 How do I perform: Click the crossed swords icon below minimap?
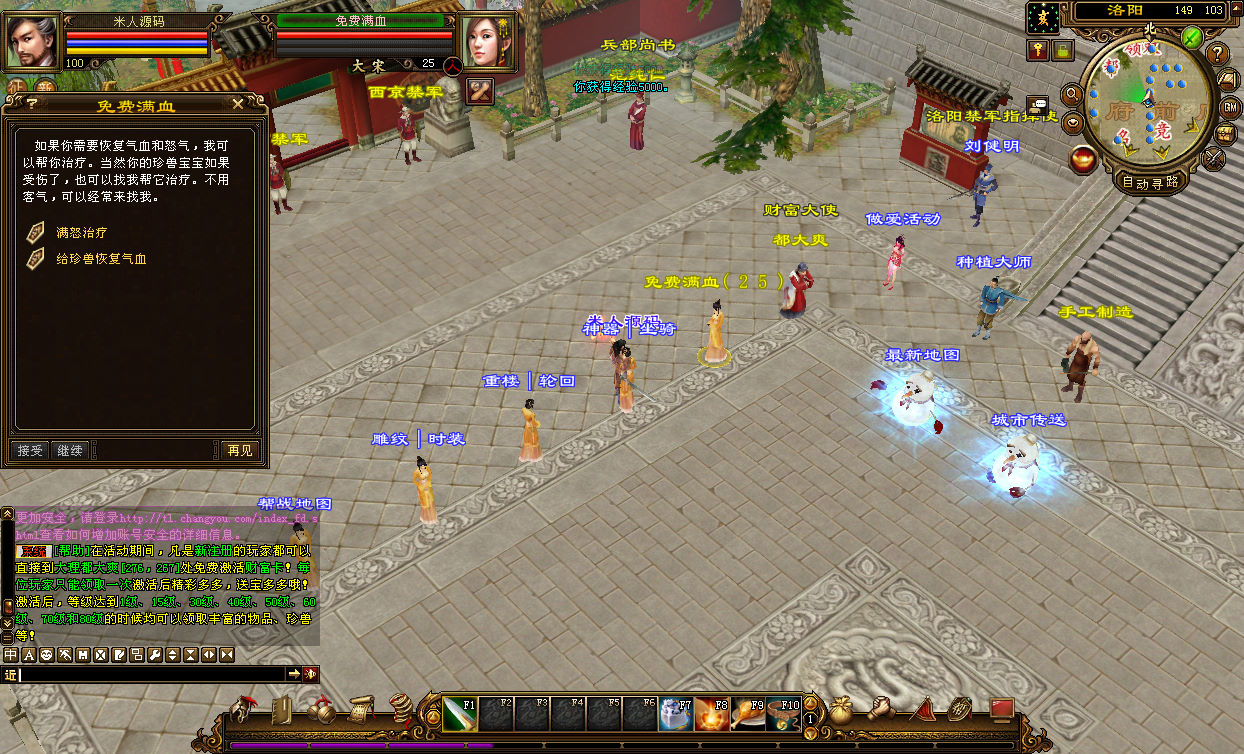pos(1214,158)
